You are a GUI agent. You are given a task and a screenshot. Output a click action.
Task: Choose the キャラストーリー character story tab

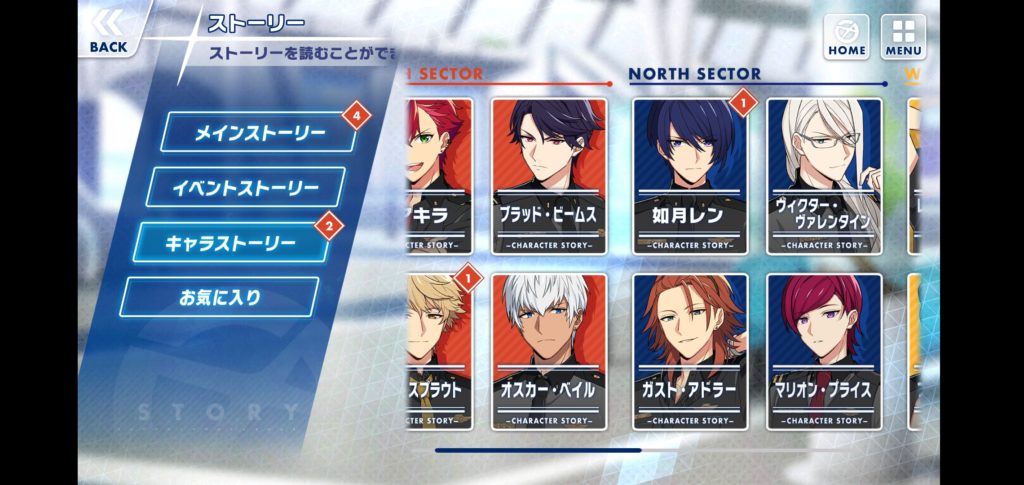coord(231,243)
